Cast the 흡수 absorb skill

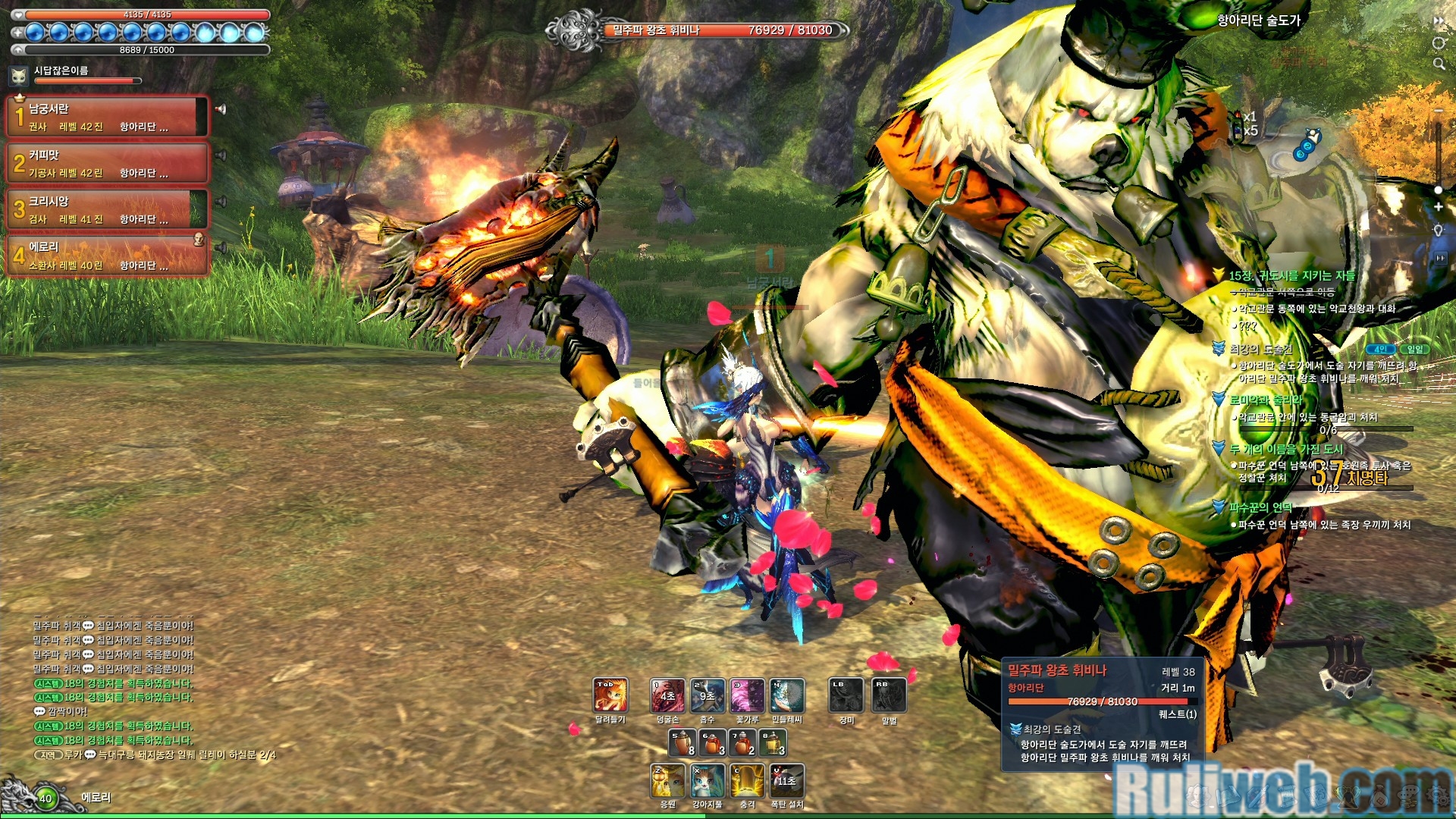(707, 695)
